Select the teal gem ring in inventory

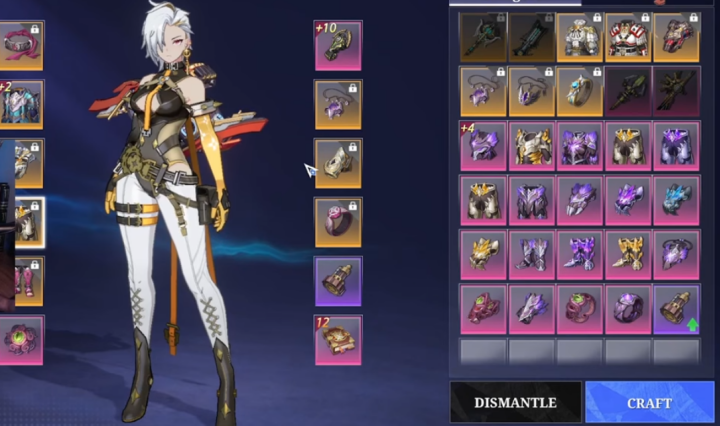[580, 92]
